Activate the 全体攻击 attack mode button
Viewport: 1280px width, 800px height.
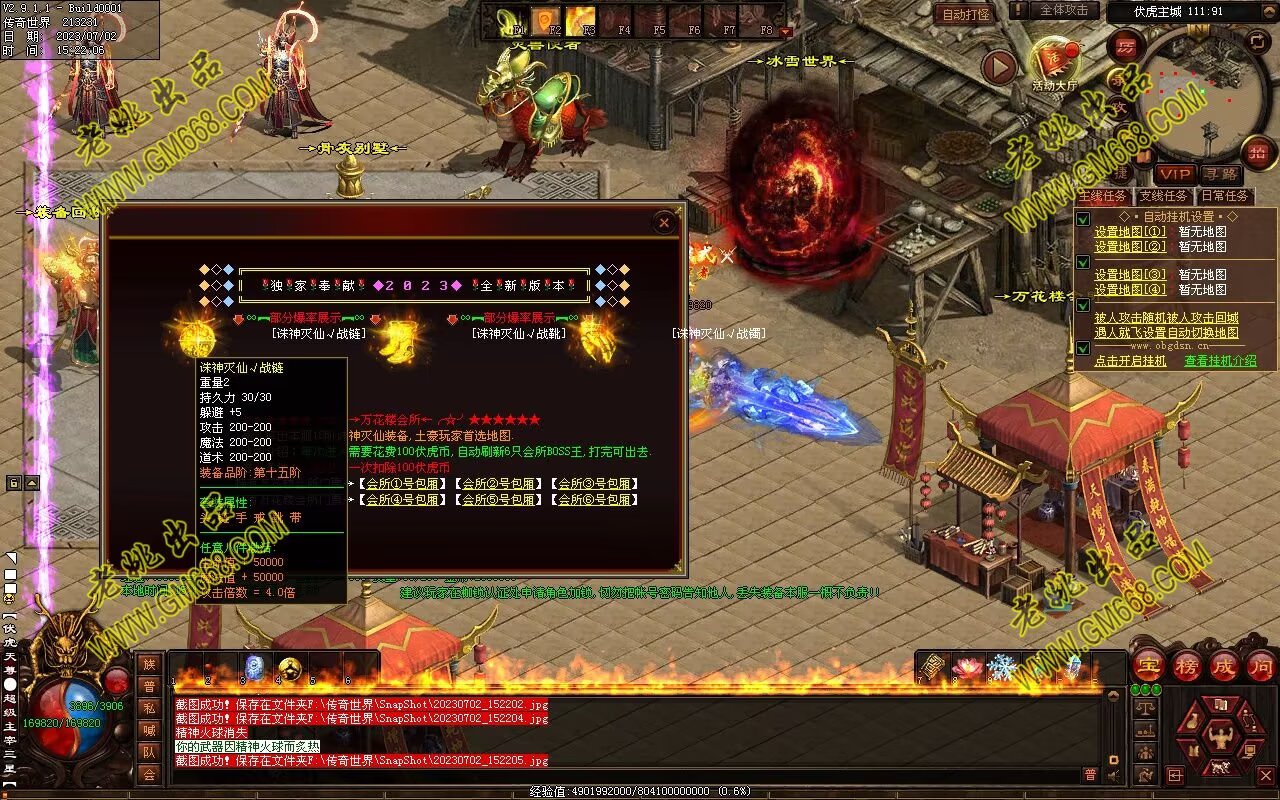1063,10
